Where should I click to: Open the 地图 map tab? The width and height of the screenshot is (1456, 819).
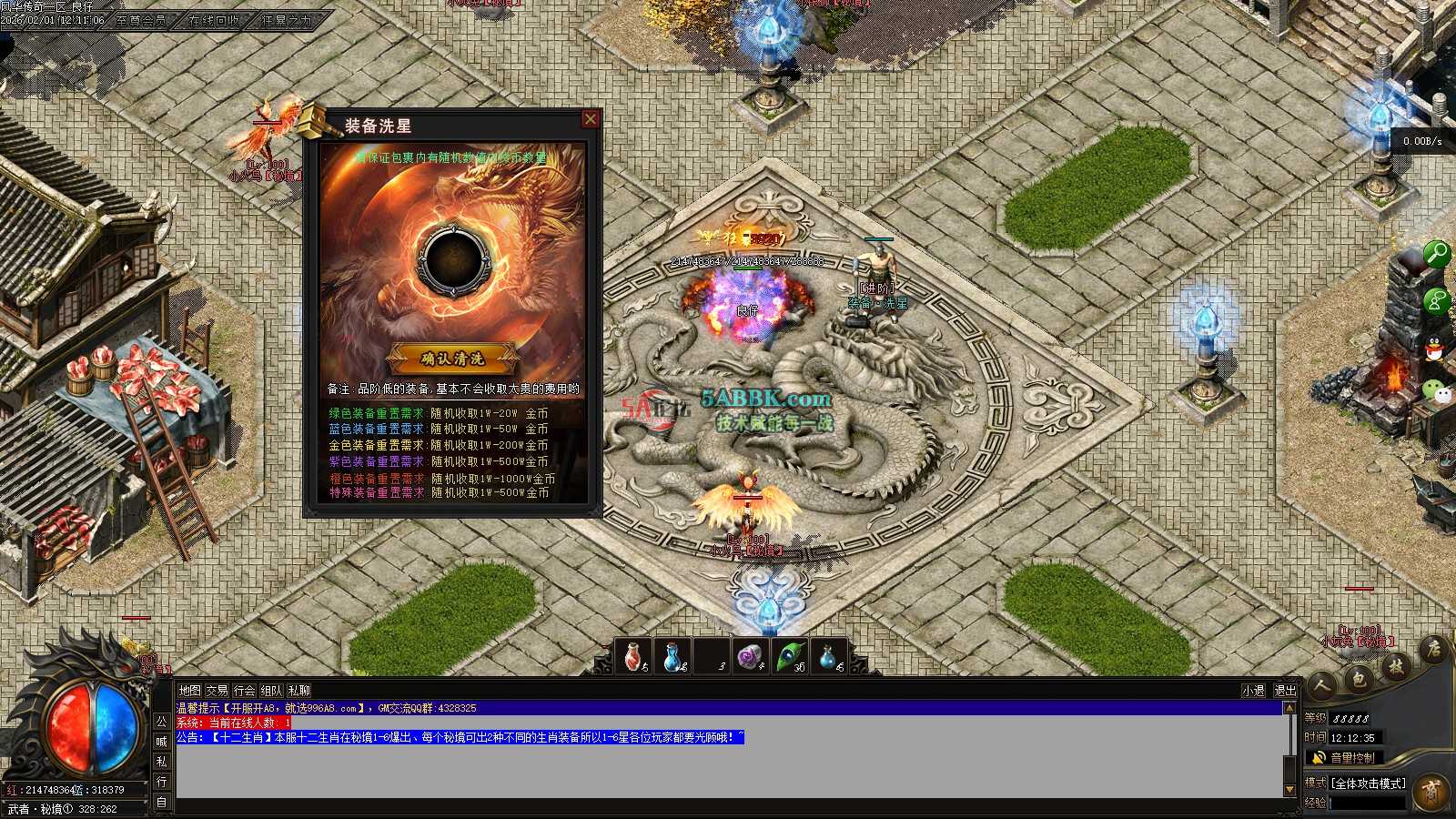pos(189,691)
